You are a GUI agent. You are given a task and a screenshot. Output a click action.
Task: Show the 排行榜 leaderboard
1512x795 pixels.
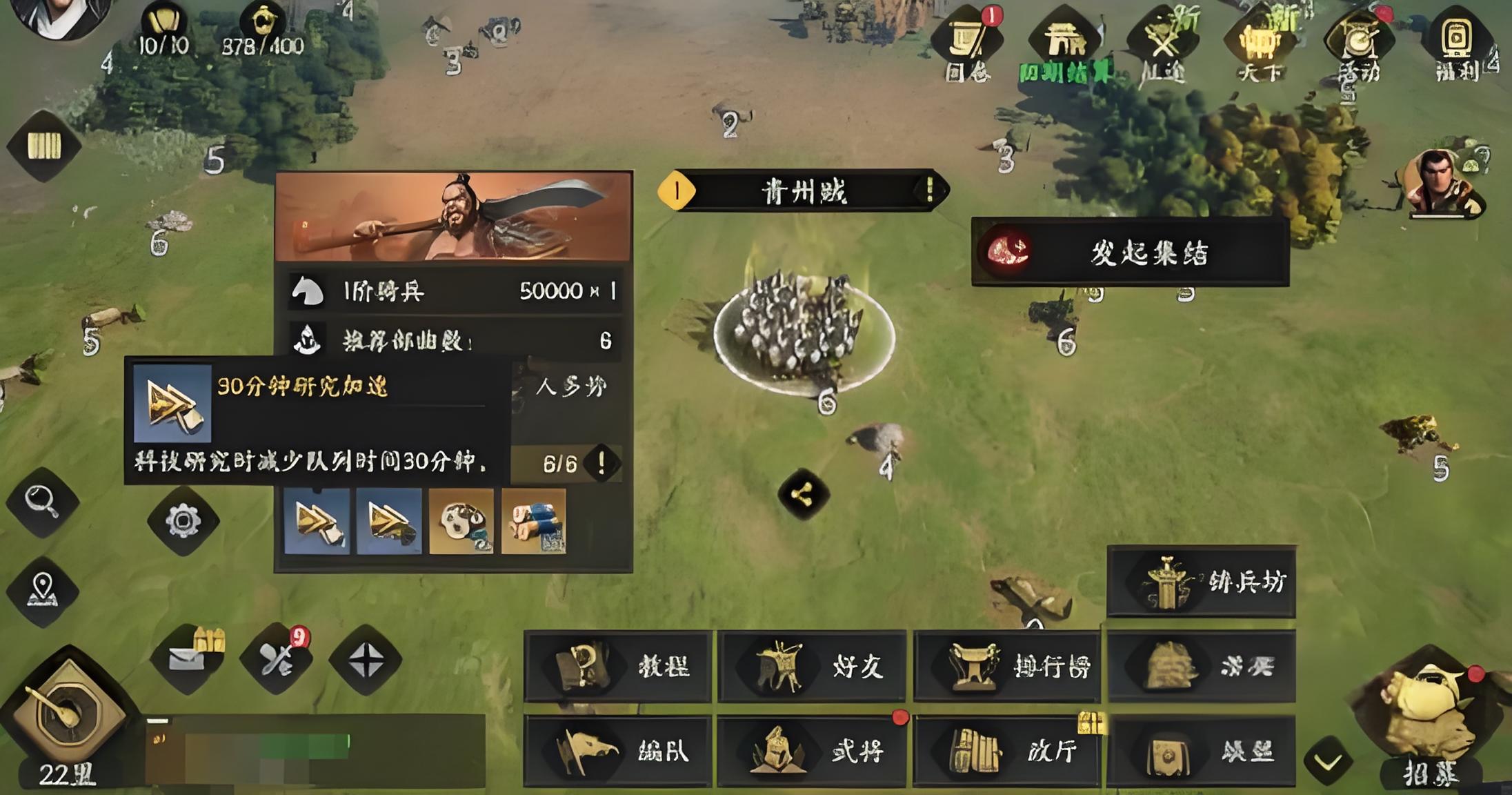tap(1007, 667)
